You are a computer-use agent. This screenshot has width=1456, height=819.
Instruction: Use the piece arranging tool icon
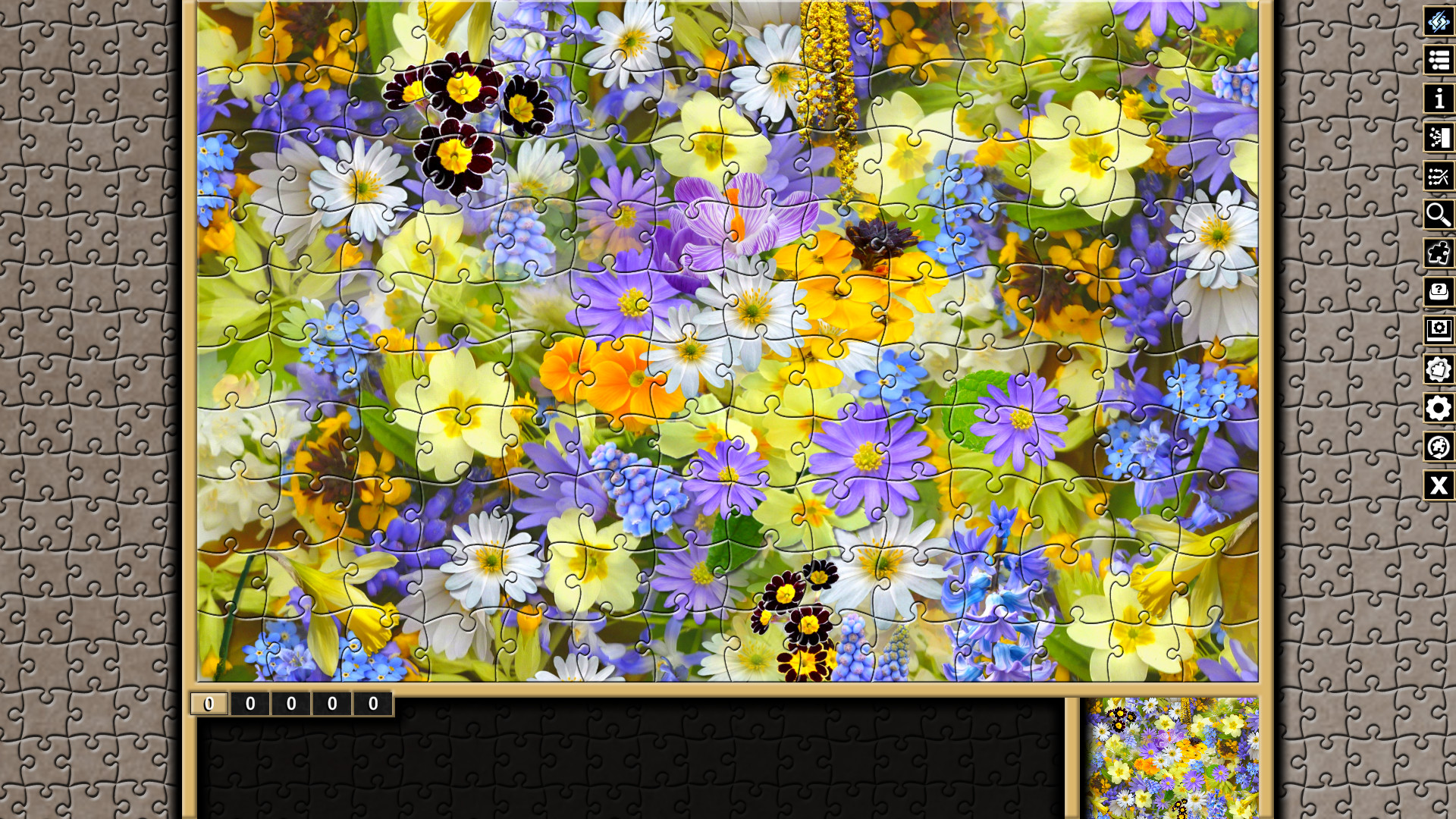[1439, 177]
